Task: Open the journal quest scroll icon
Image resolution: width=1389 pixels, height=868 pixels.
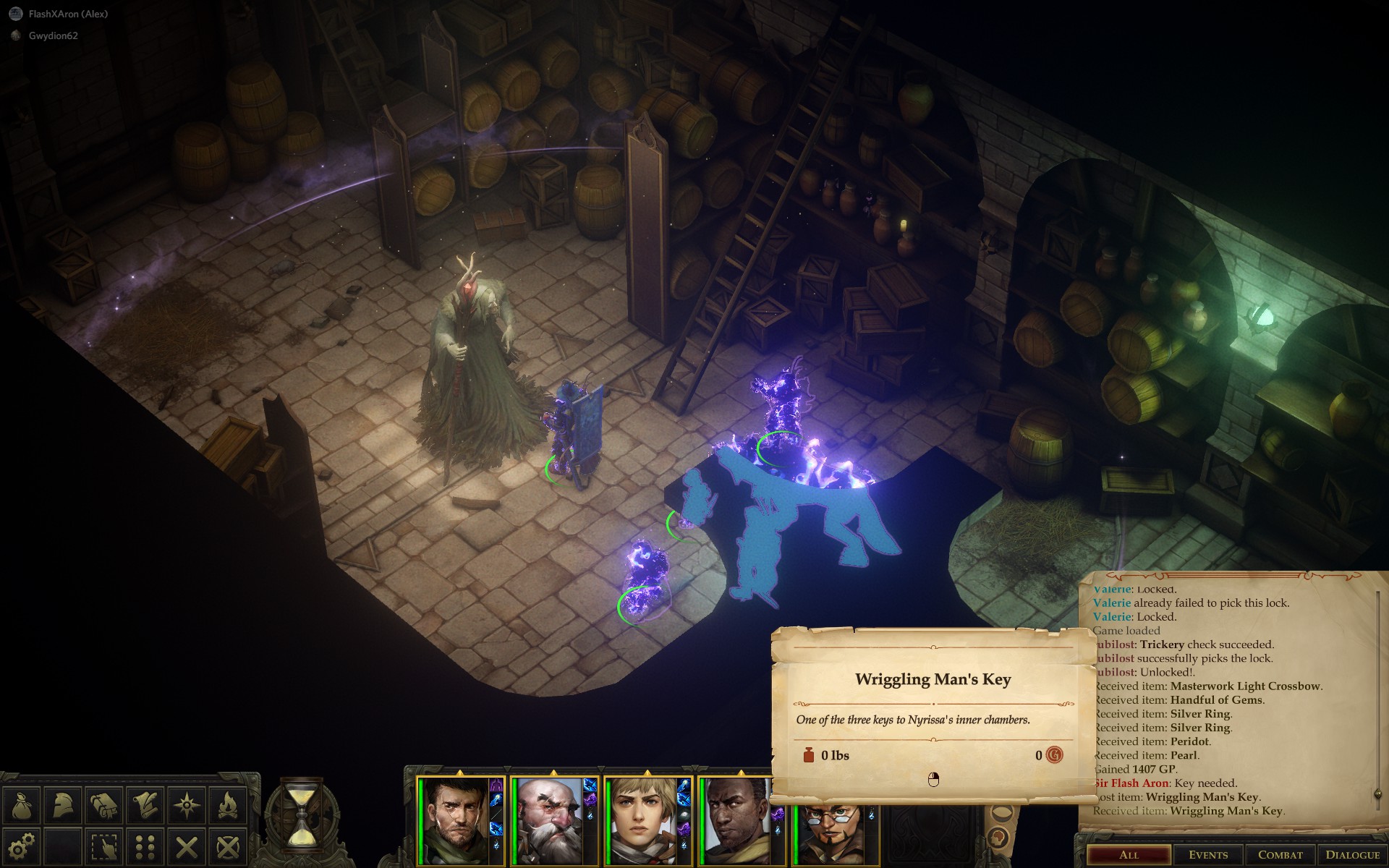Action: 145,805
